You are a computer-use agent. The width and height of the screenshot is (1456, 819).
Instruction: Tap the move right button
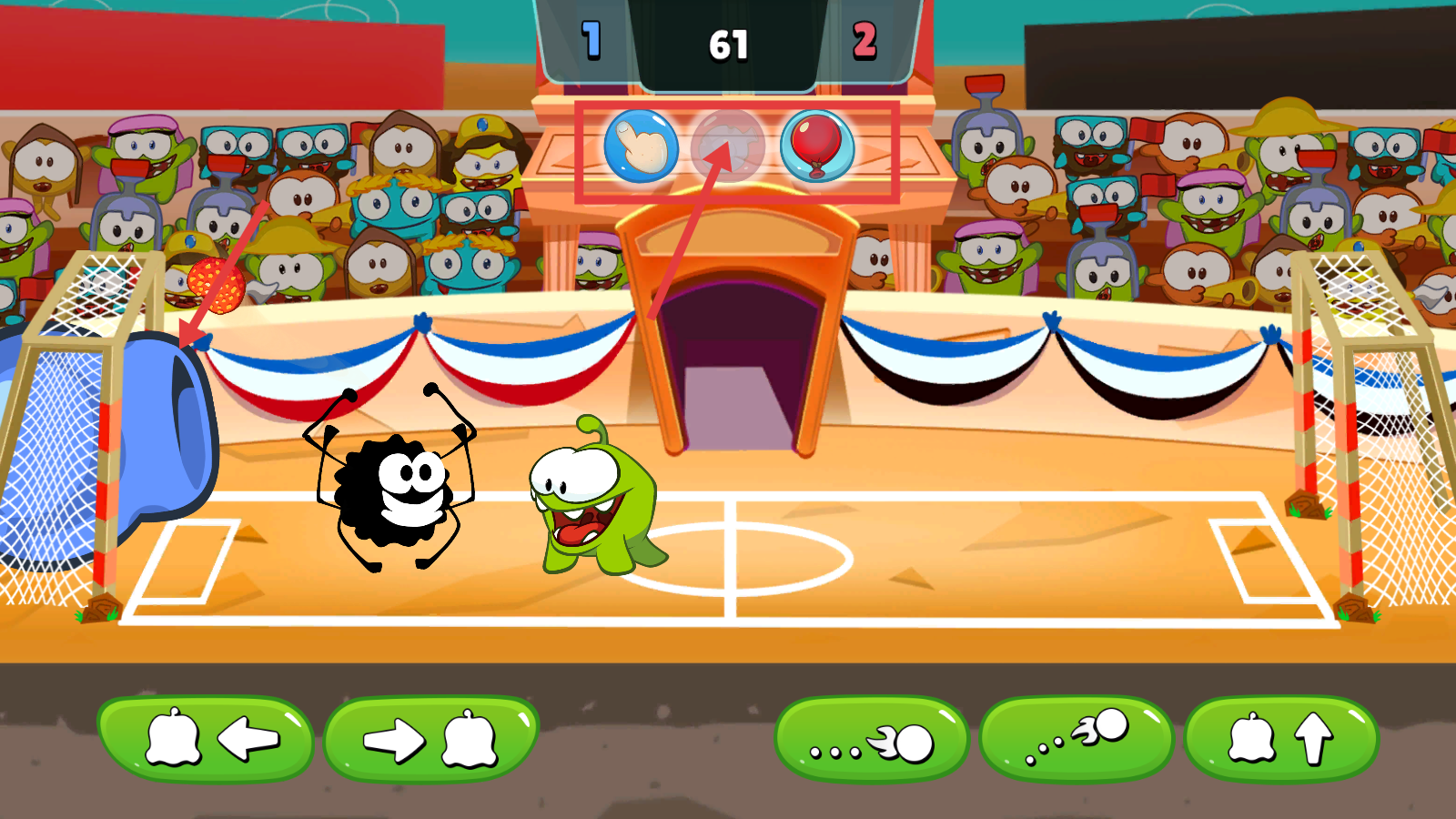(430, 739)
